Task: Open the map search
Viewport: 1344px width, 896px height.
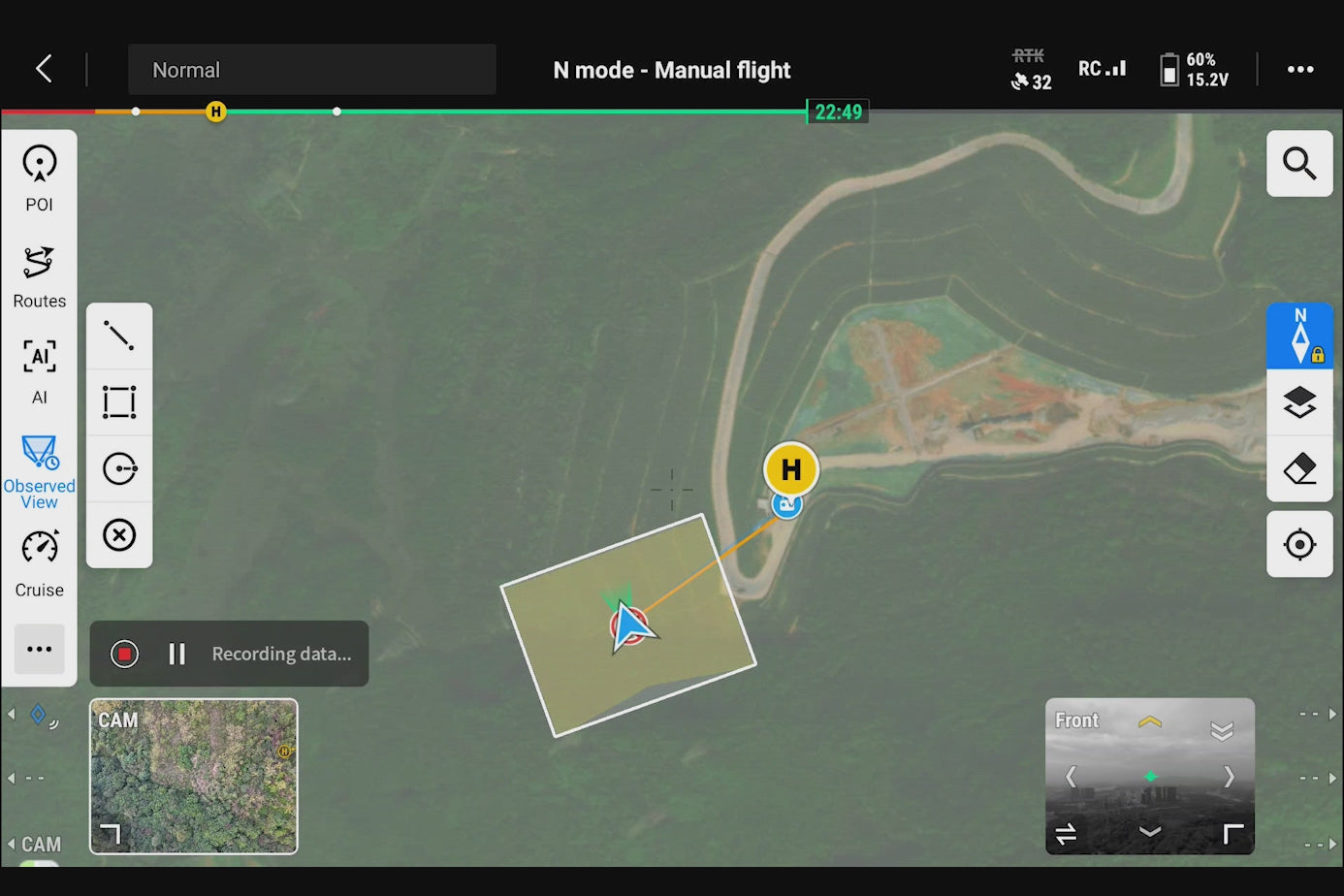Action: [1299, 163]
